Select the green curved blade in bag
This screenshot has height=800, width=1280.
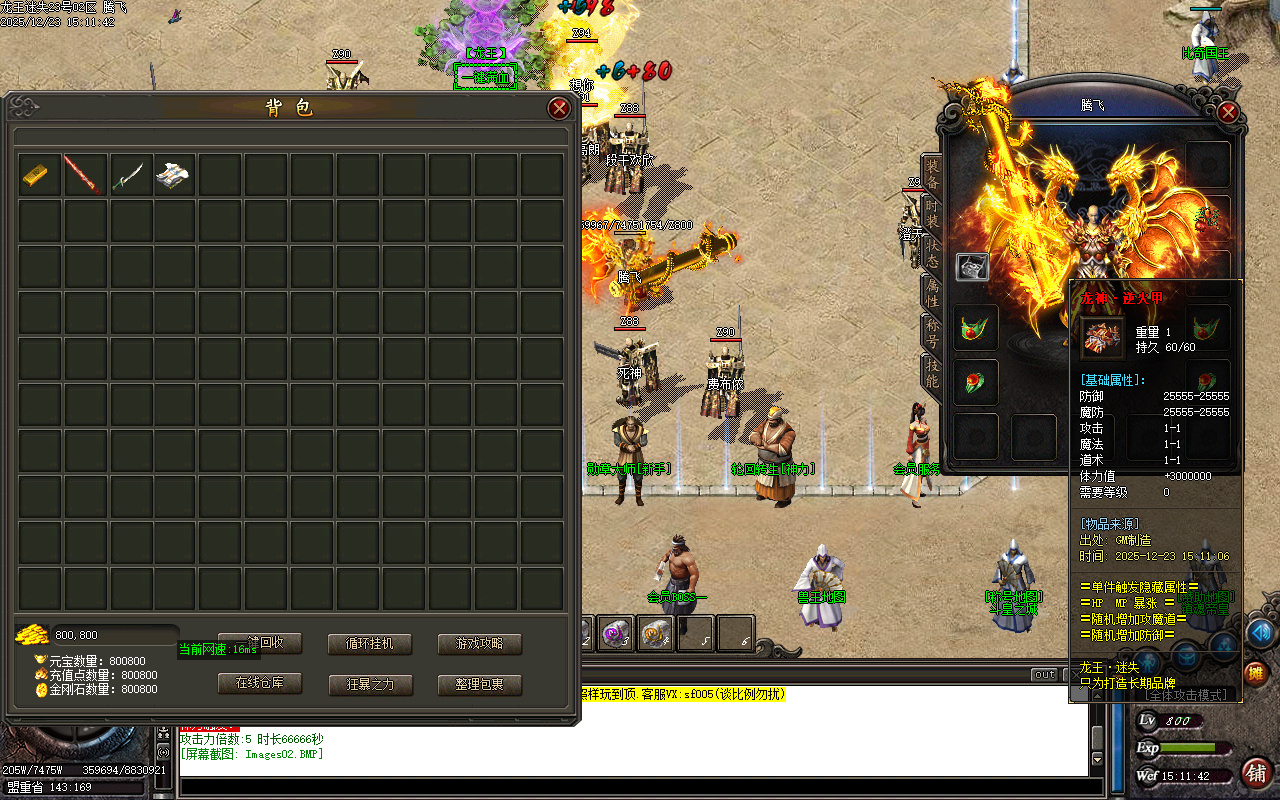click(x=131, y=175)
